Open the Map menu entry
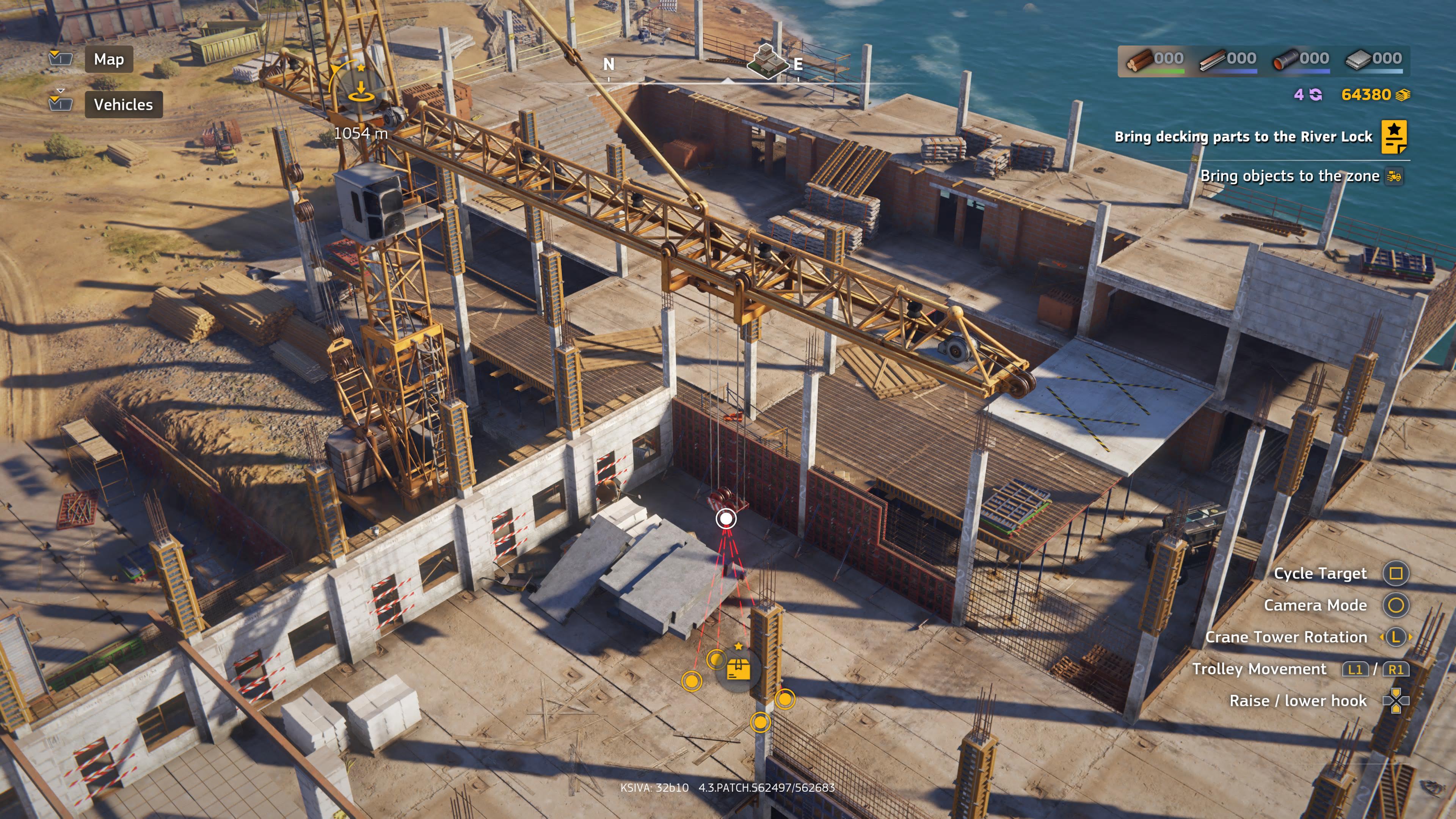The image size is (1456, 819). pos(108,60)
